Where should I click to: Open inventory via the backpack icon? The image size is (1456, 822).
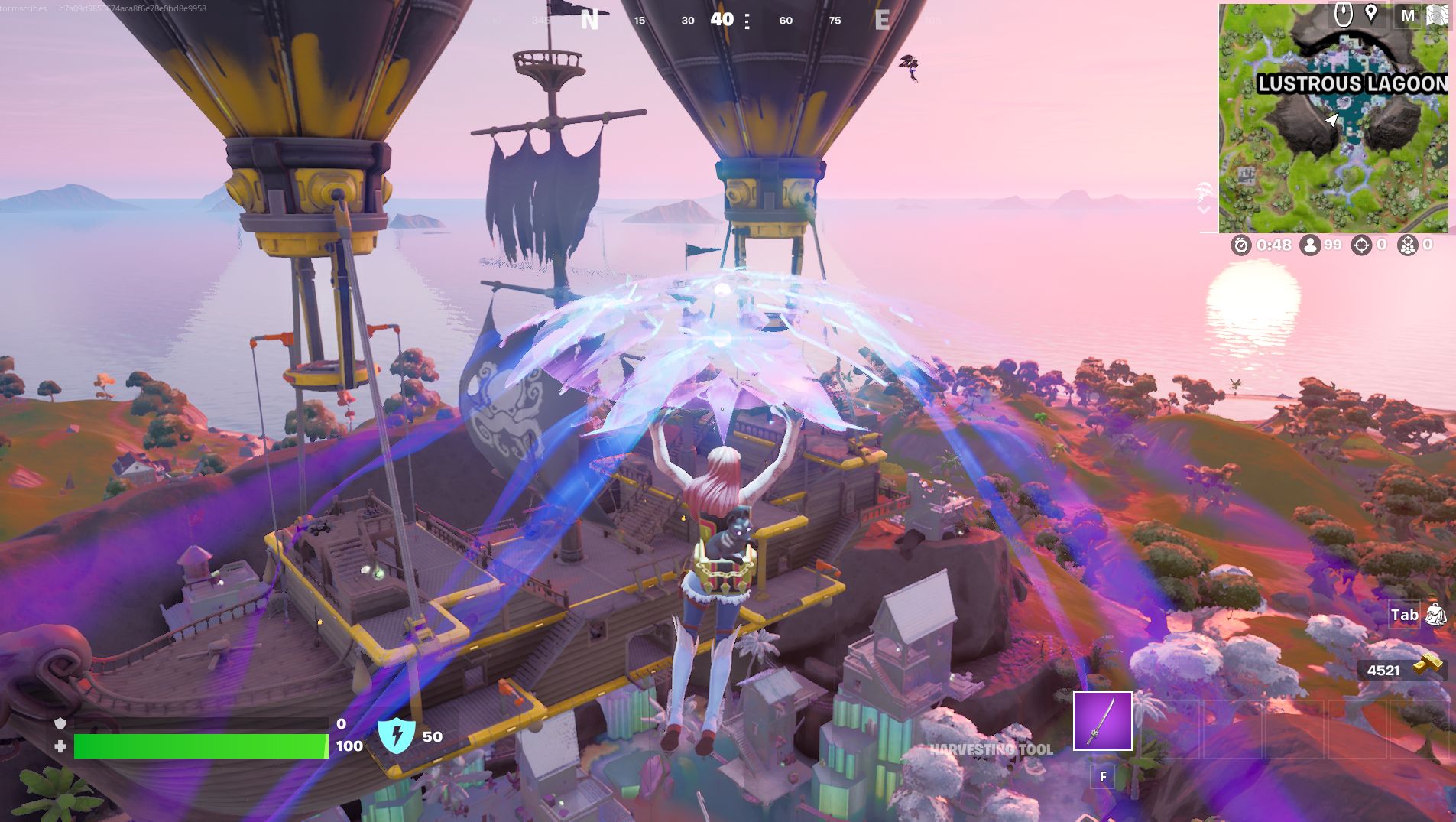(x=1435, y=615)
